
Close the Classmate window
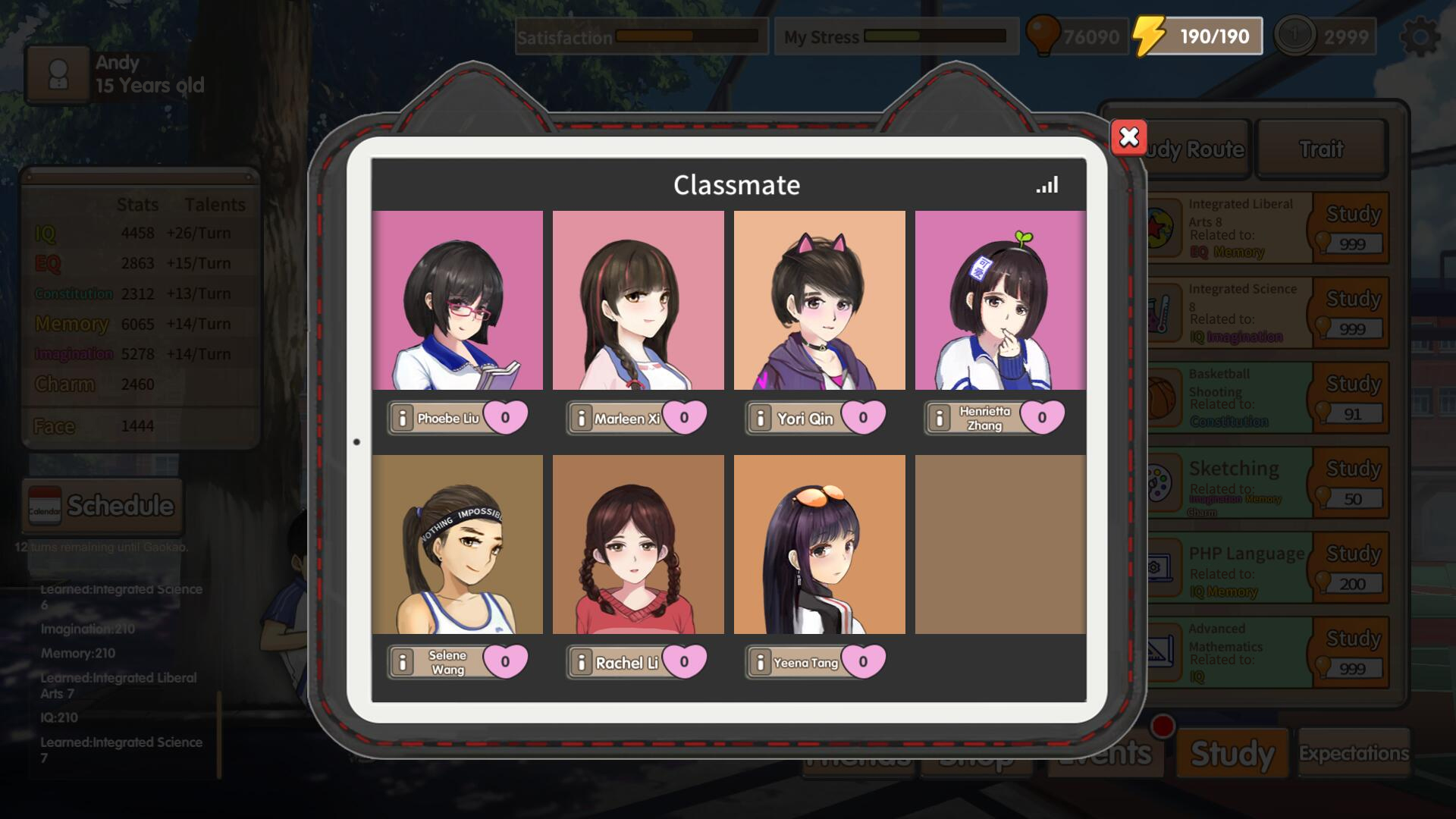click(1128, 137)
